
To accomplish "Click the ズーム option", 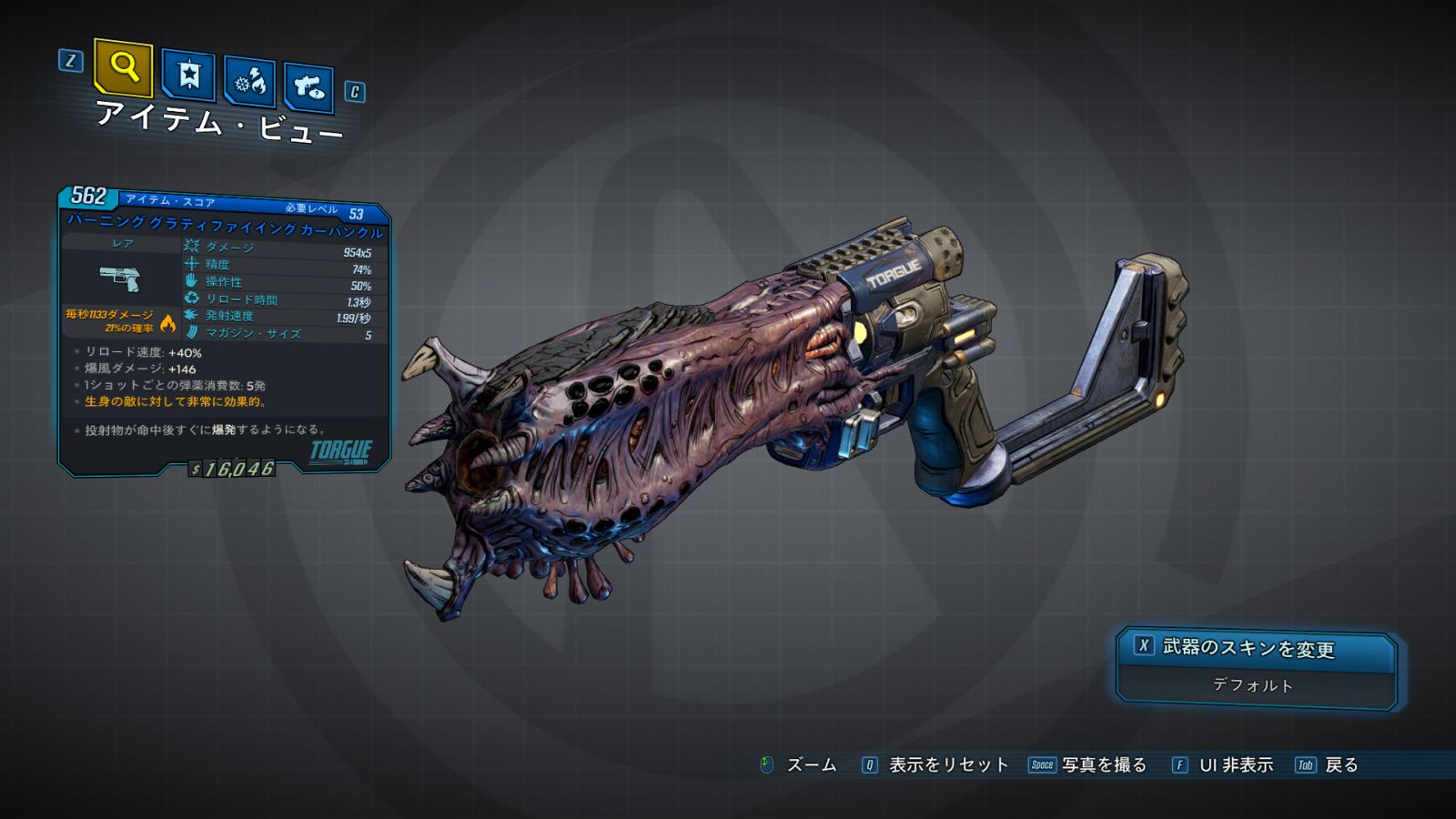I will pos(810,765).
